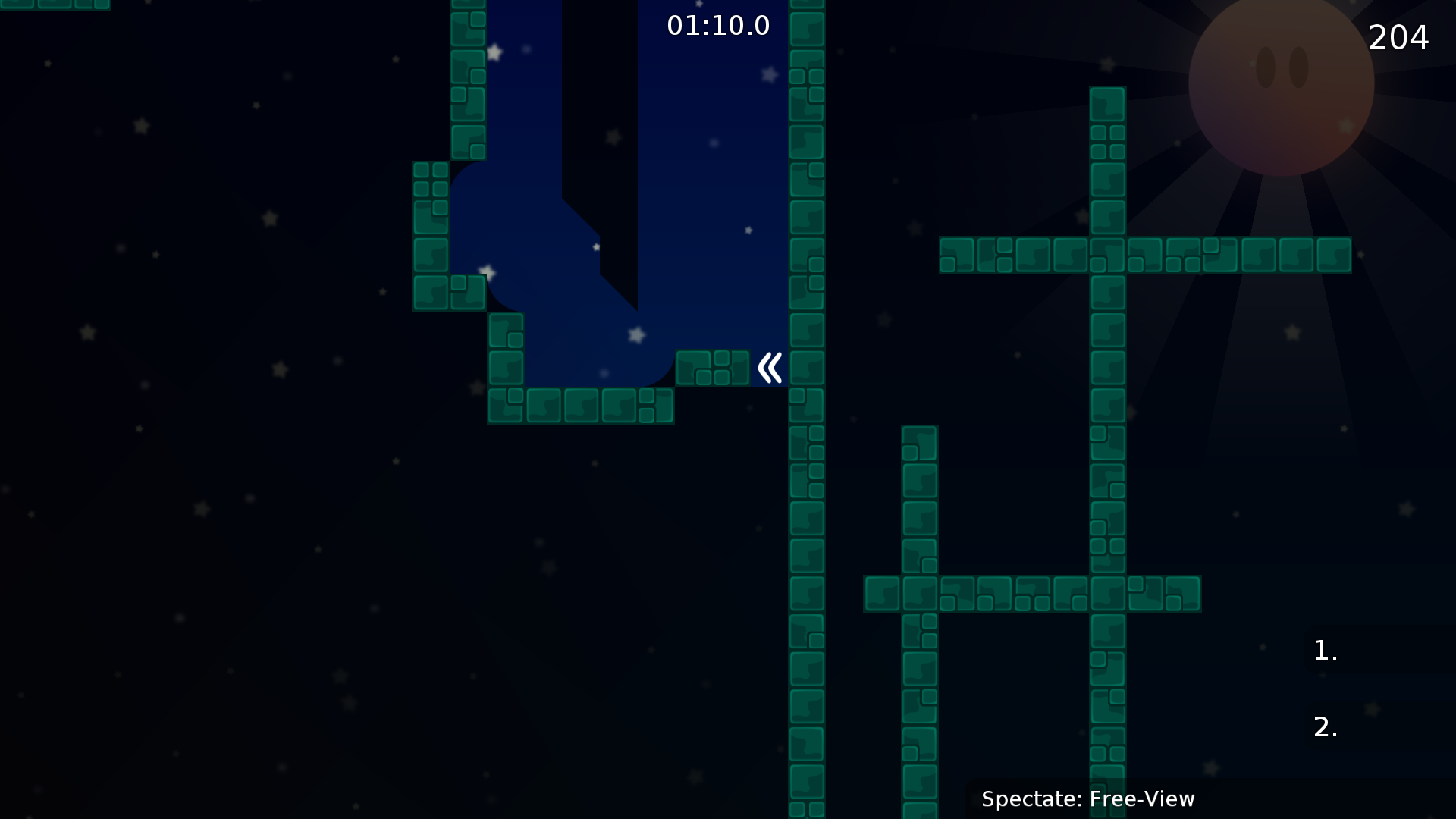Toggle leaderboard entry number 1
This screenshot has width=1456, height=819.
1324,650
